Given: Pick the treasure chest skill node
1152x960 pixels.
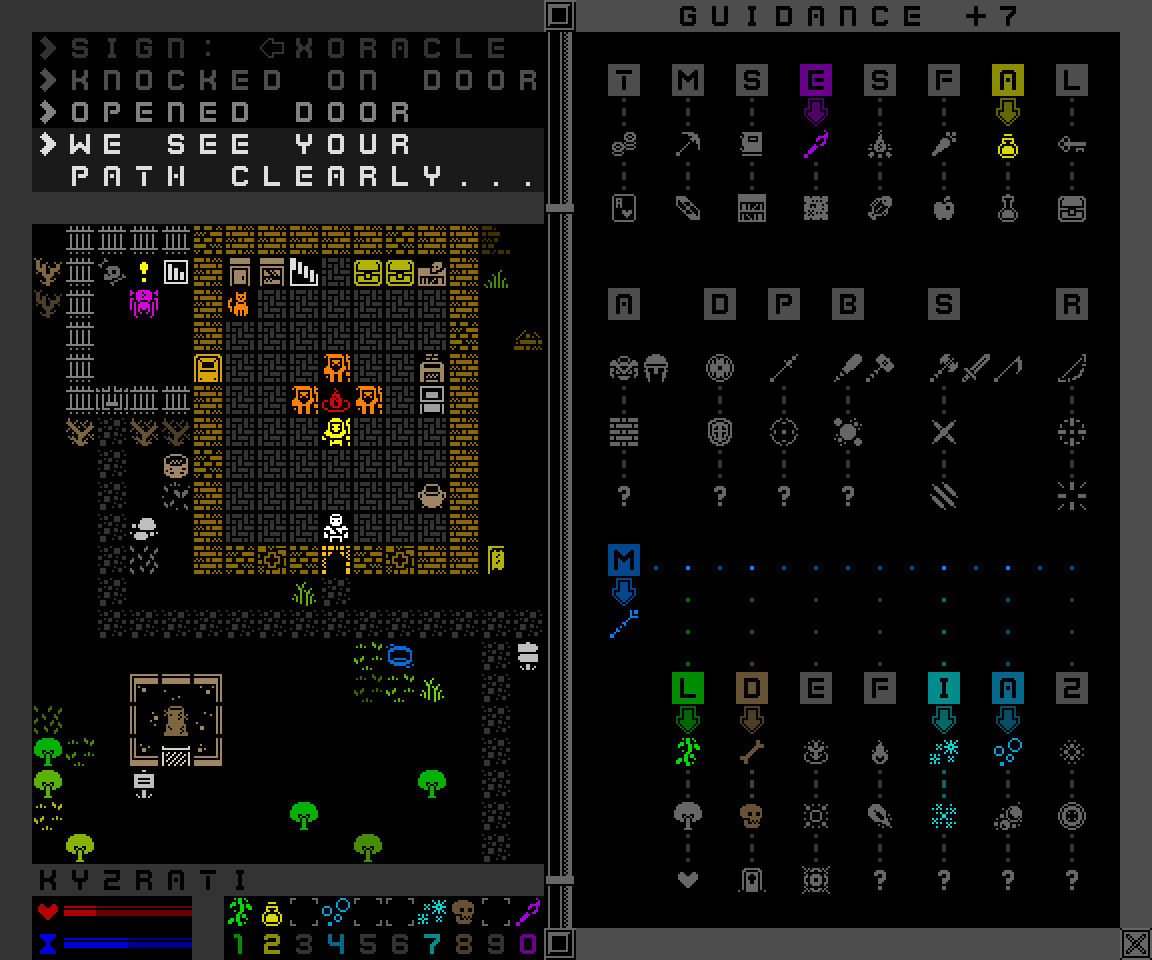Looking at the screenshot, I should [1071, 209].
